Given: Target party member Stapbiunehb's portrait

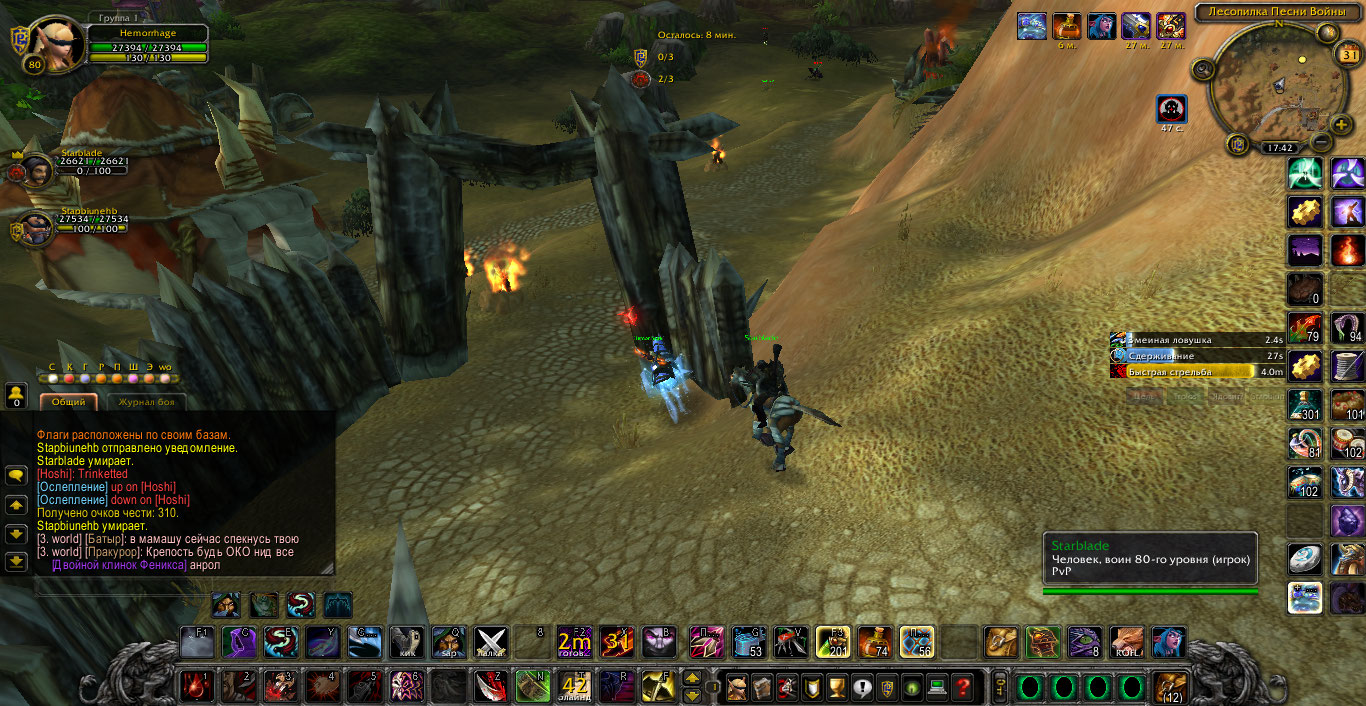Looking at the screenshot, I should tap(38, 227).
